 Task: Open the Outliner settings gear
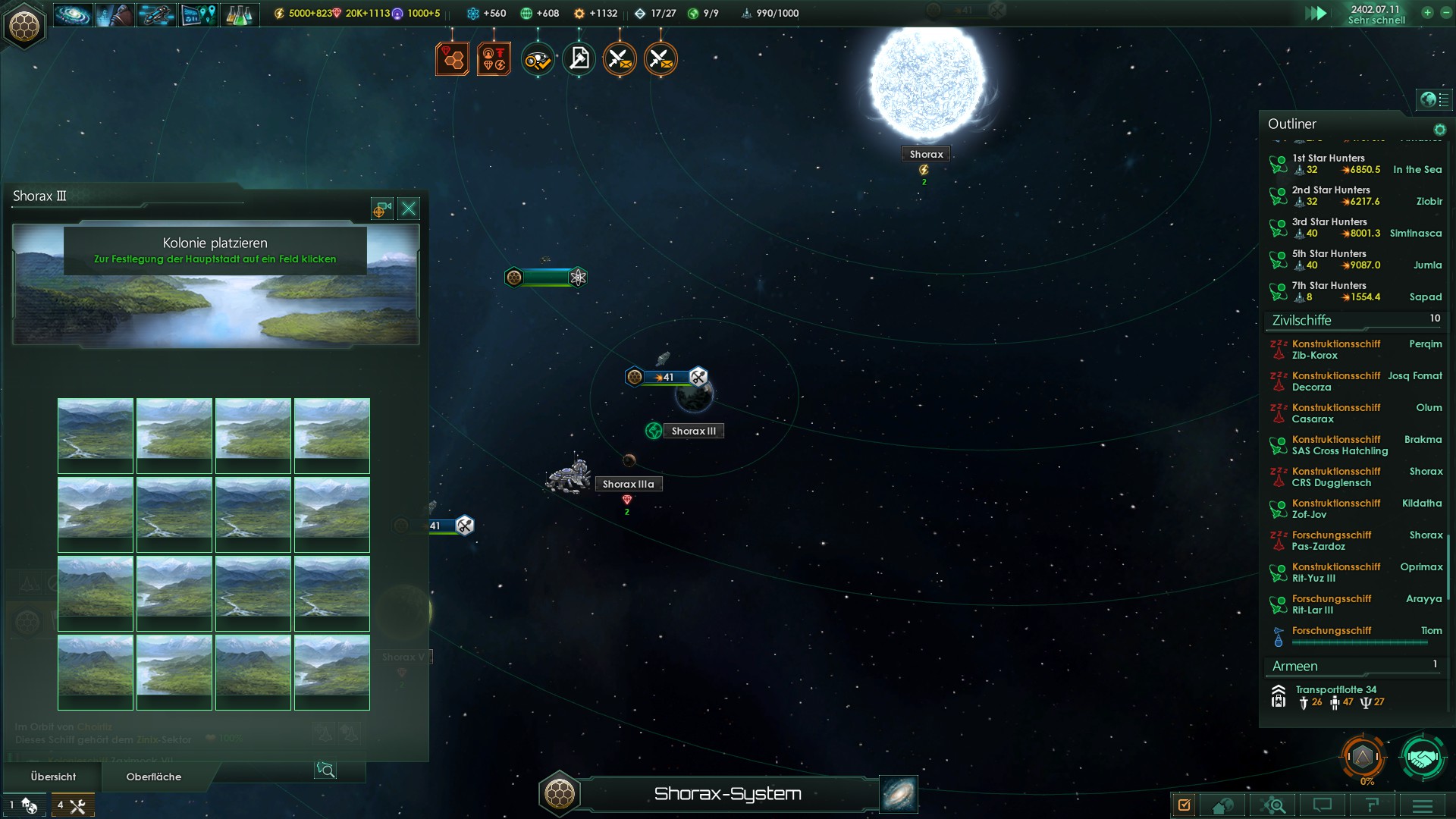(1439, 130)
